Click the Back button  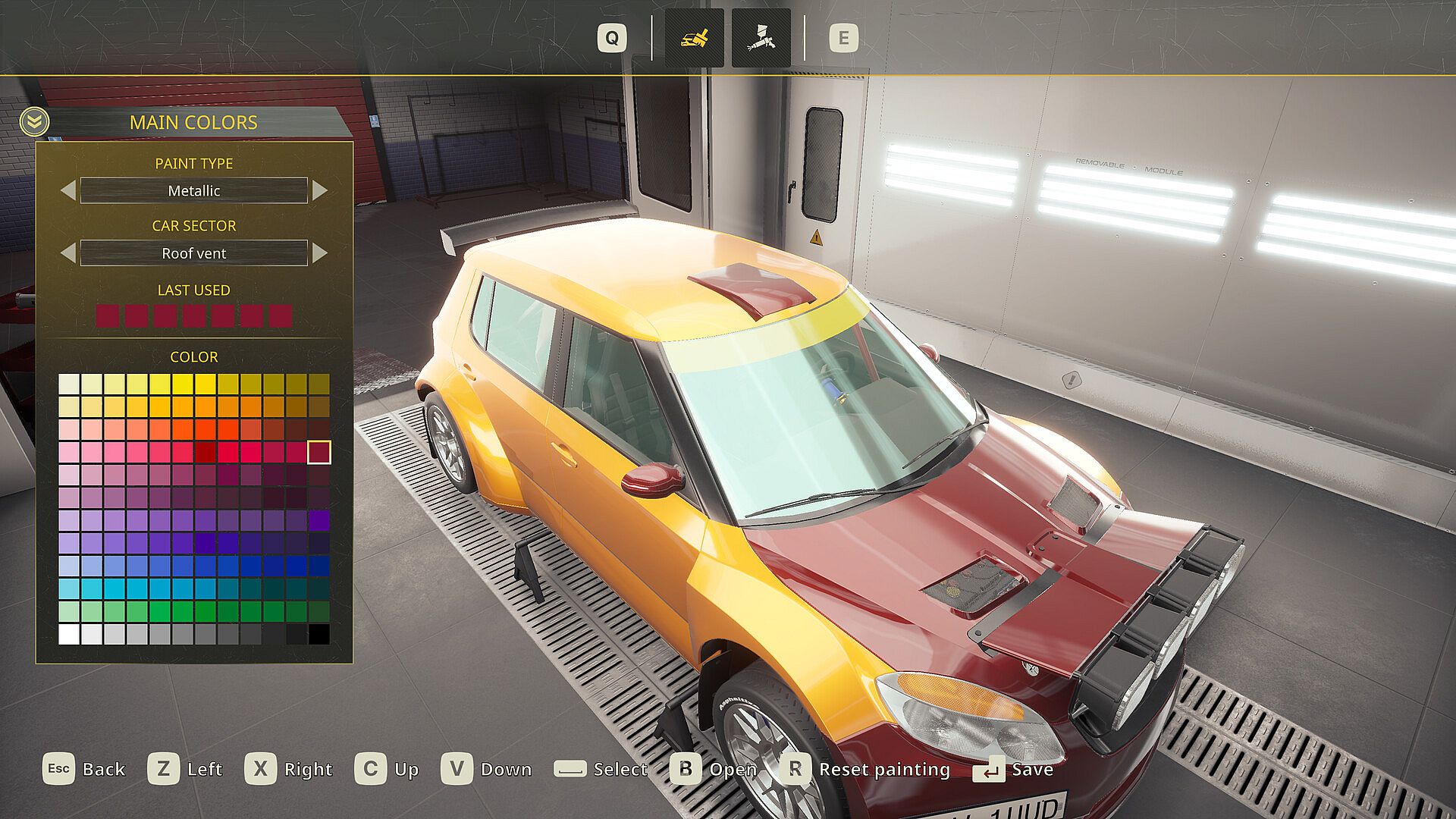[84, 769]
